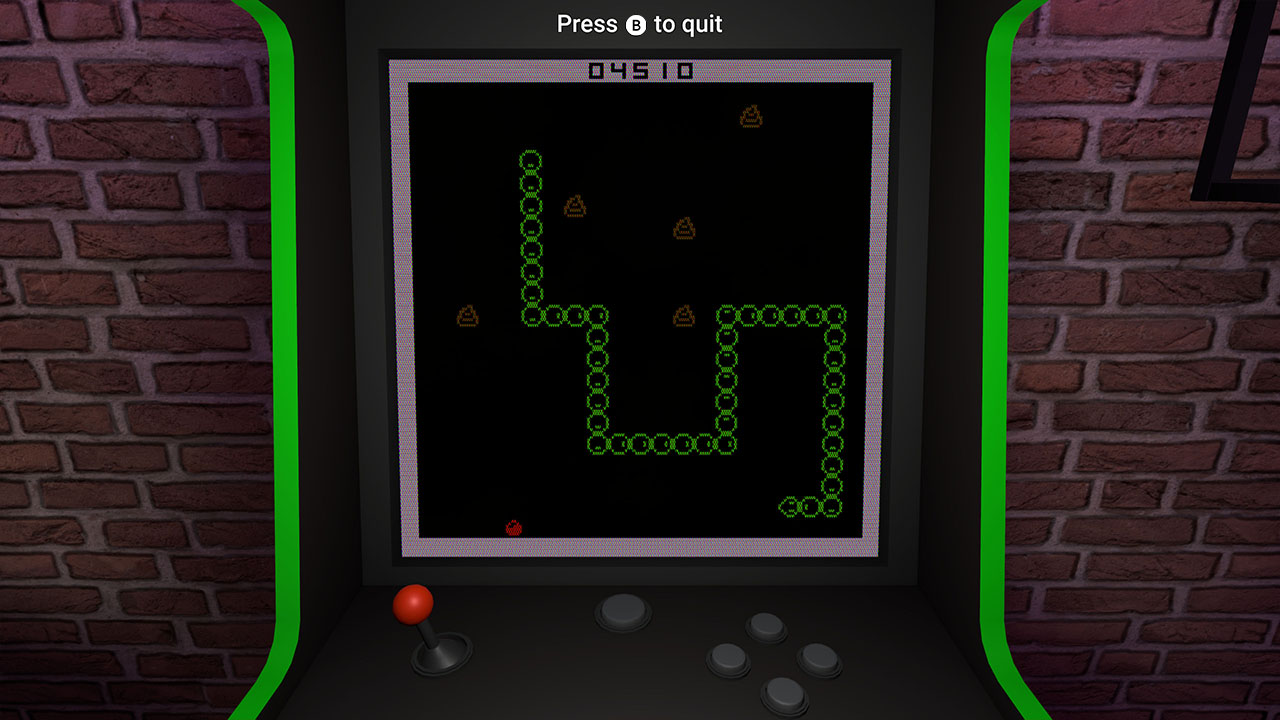Click the poop obstacle near the top border
The width and height of the screenshot is (1280, 720).
click(x=752, y=116)
